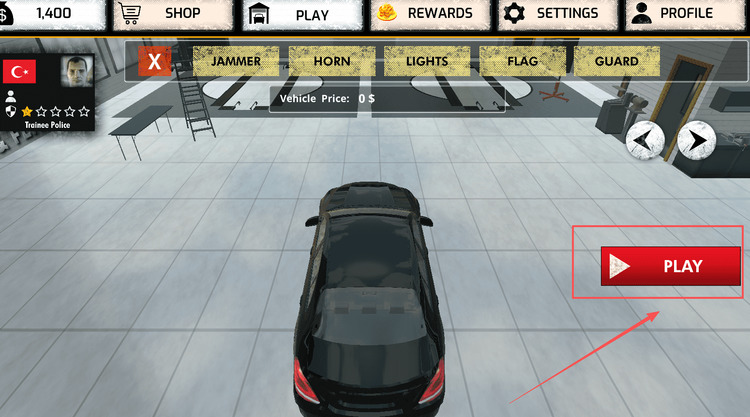Select the Horn option
Viewport: 750px width, 417px height.
click(331, 61)
